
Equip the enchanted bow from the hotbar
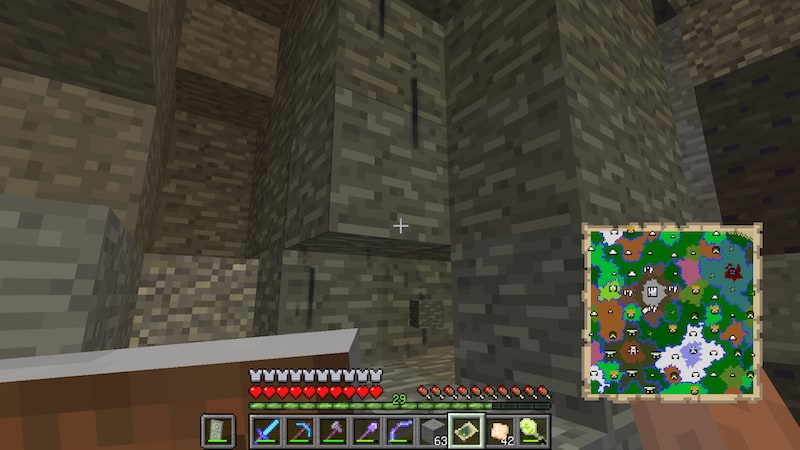point(398,431)
